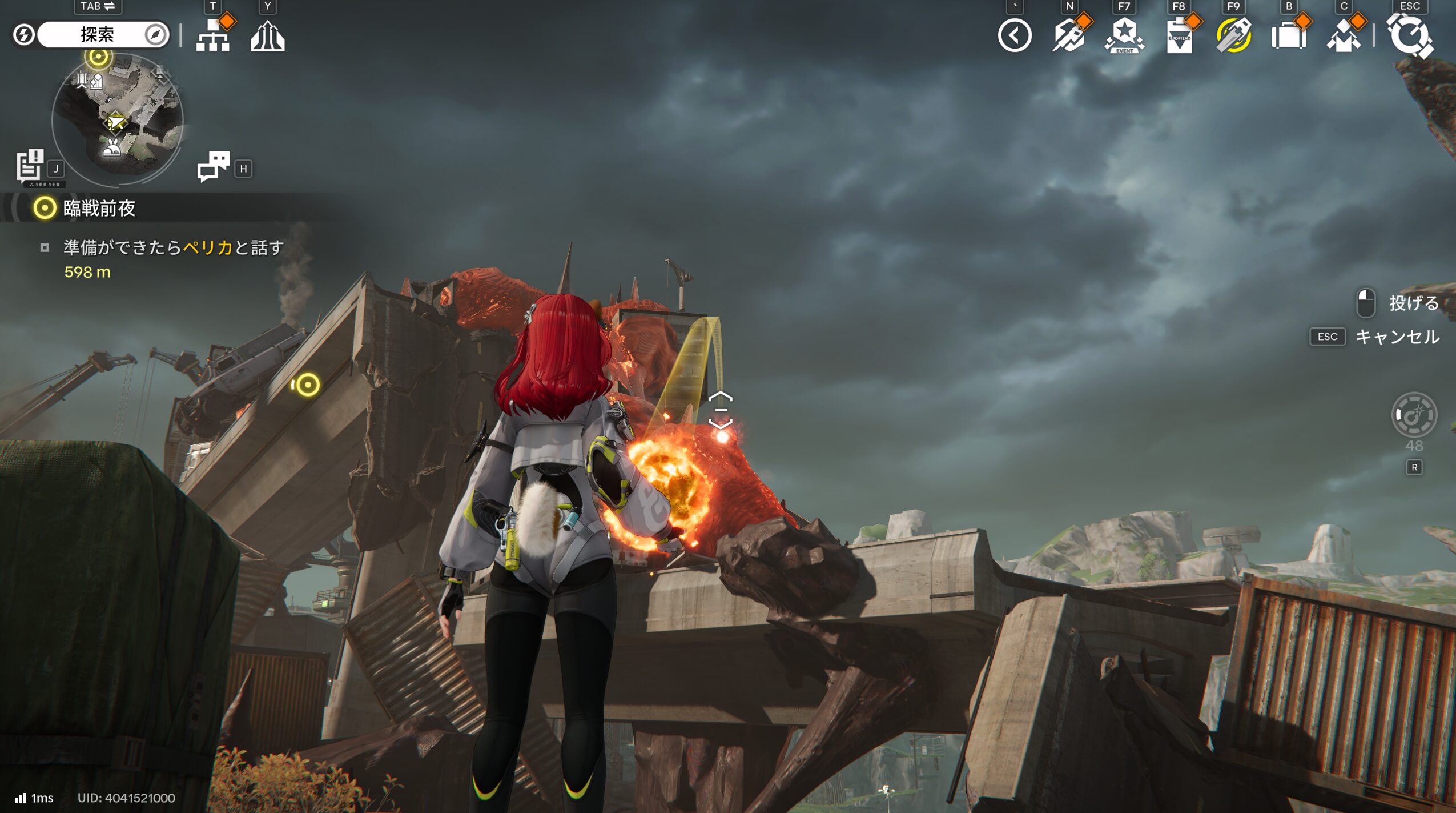Collapse the top bar with the left-arrow circle
This screenshot has height=813, width=1456.
point(1015,35)
